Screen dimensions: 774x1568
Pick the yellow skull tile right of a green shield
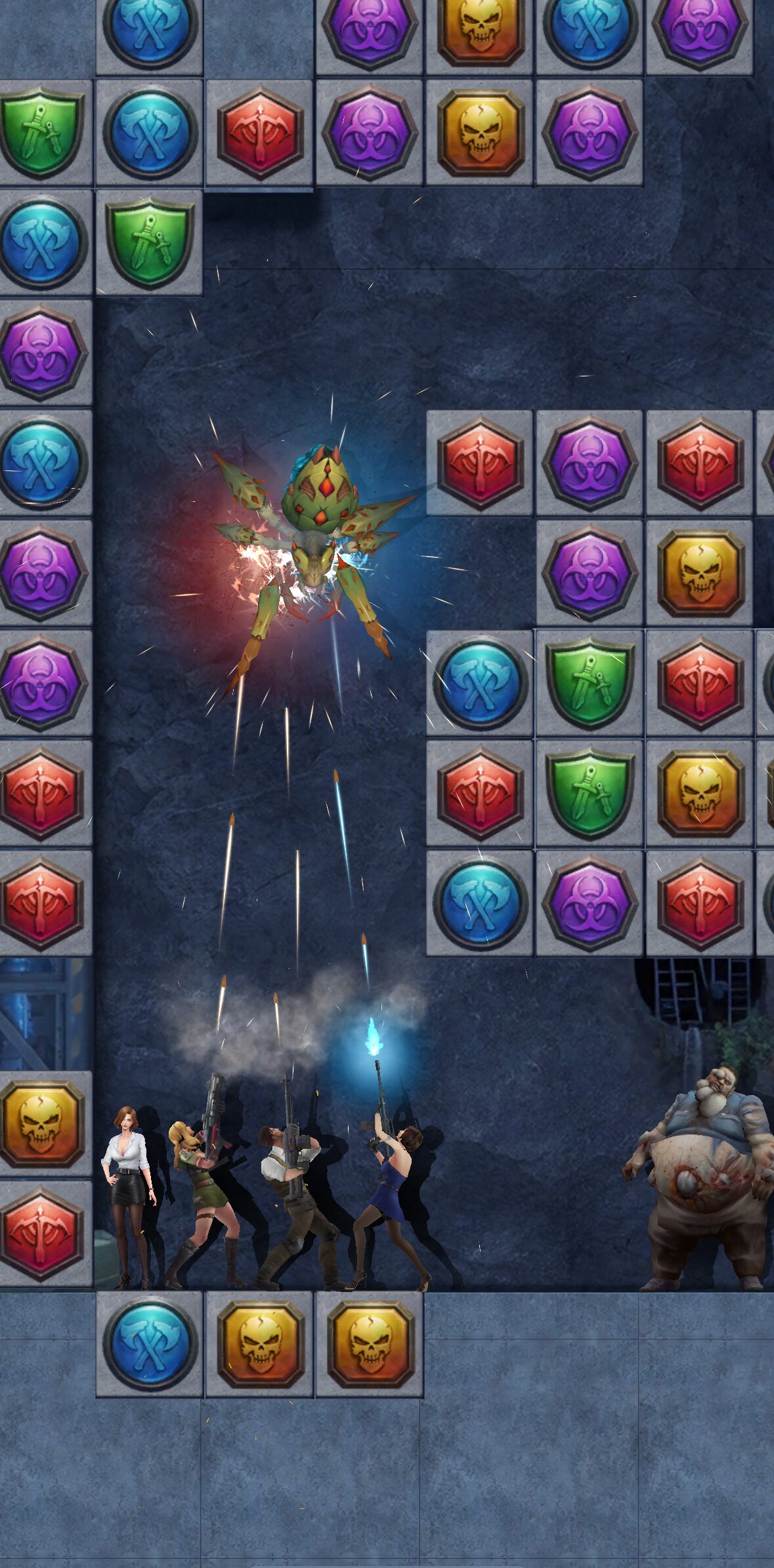click(700, 793)
